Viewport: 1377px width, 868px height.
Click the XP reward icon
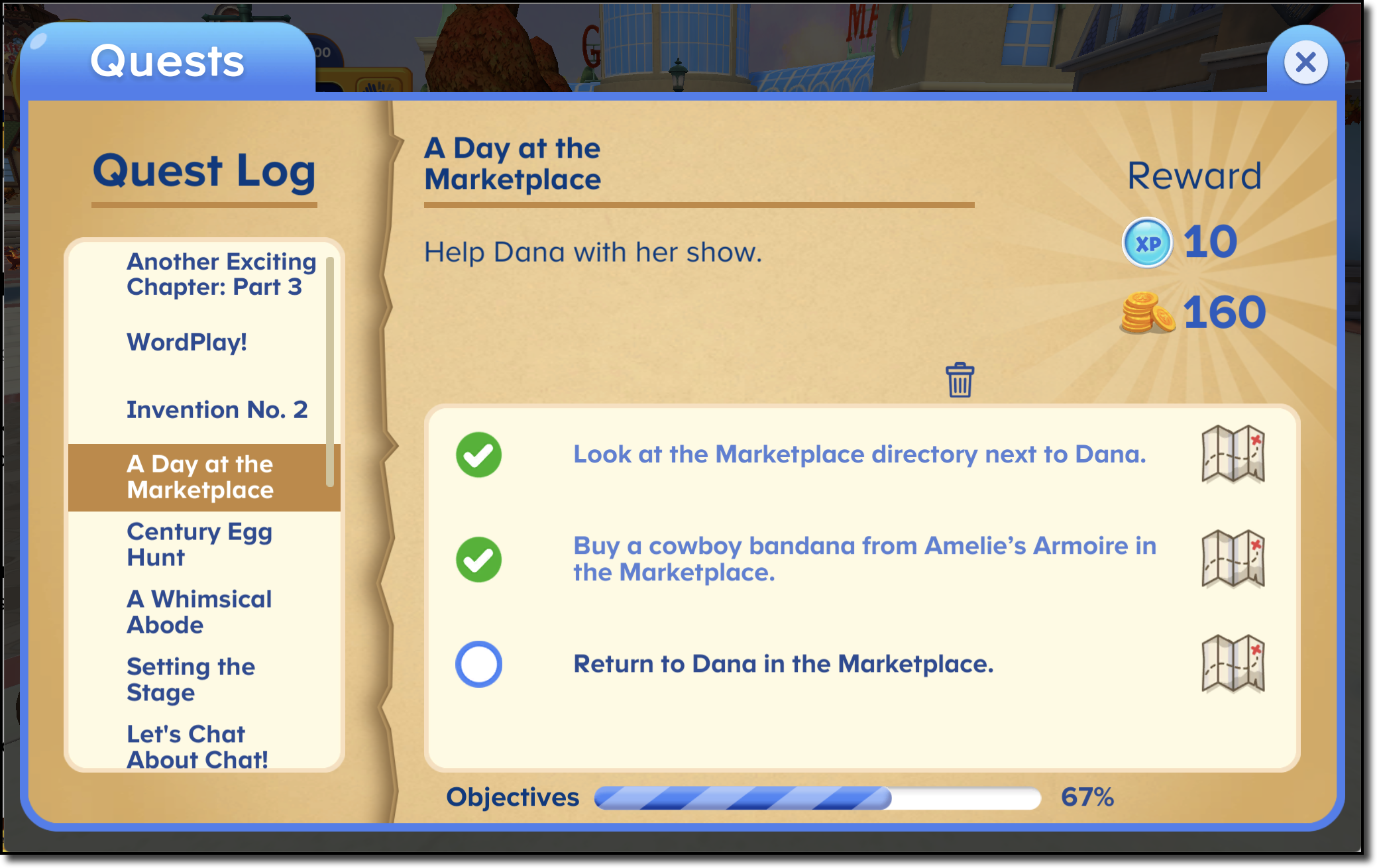tap(1147, 243)
